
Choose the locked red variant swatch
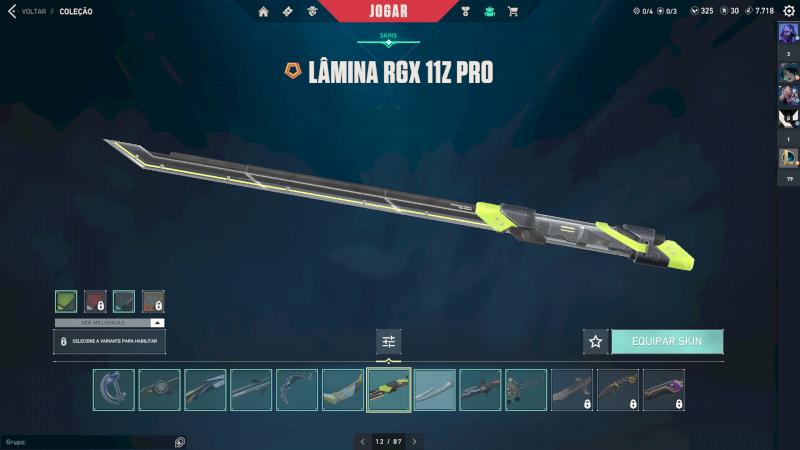(x=95, y=301)
